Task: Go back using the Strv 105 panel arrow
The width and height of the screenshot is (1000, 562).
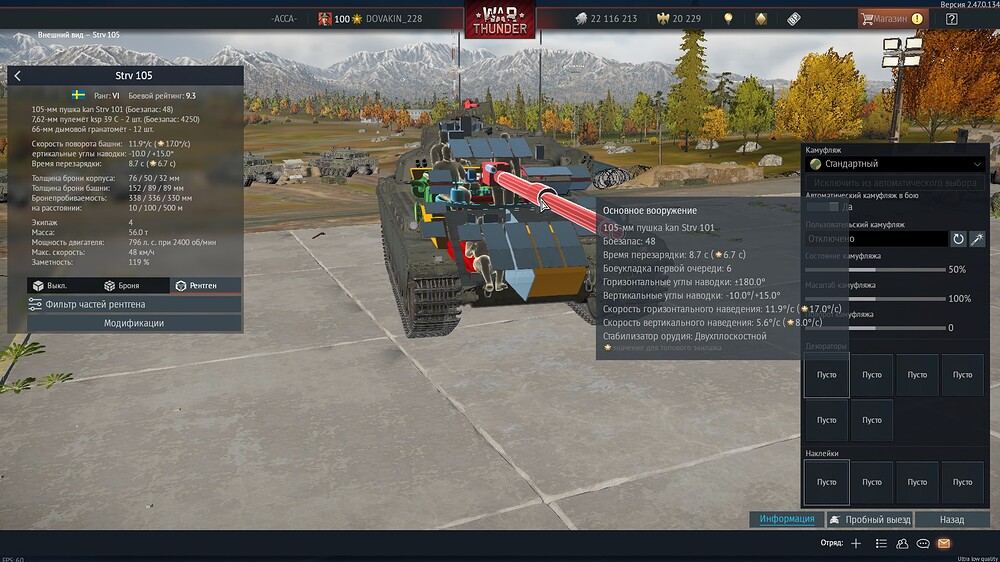Action: click(17, 76)
